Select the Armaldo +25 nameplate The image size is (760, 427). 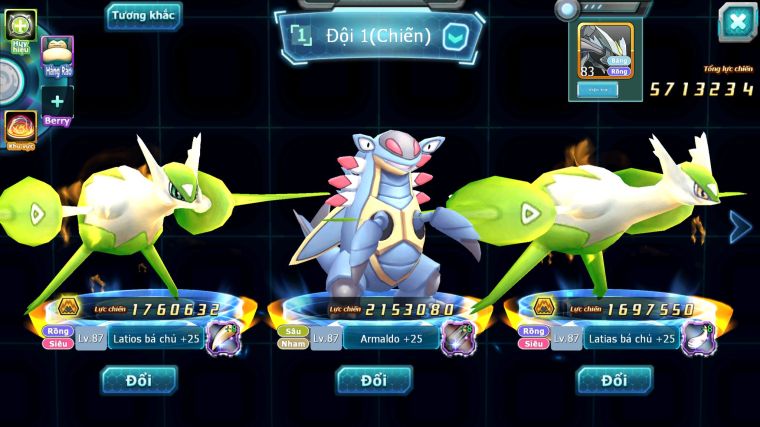pos(390,339)
